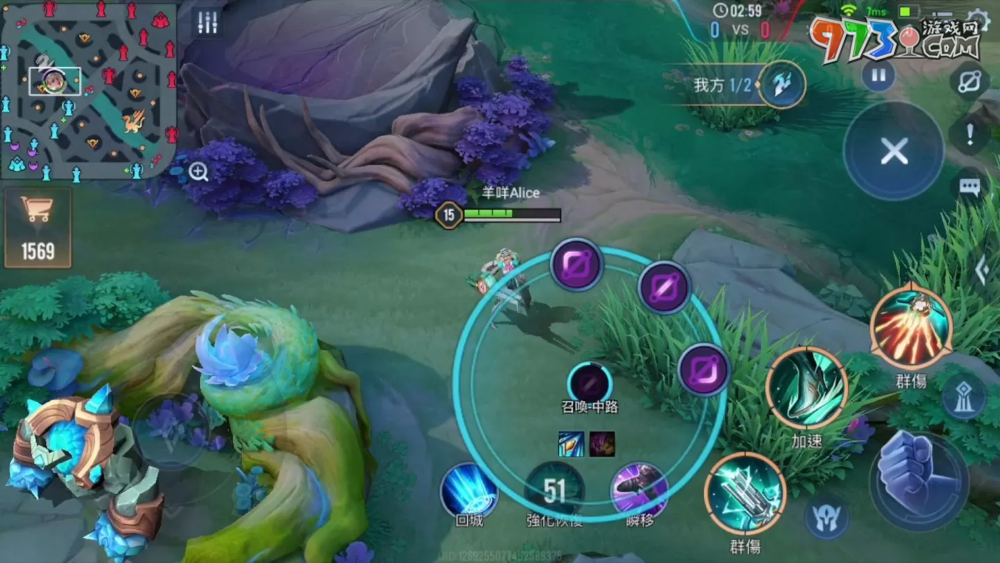
Task: Tap the 強化恢復 heal on cooldown
Action: coord(554,490)
